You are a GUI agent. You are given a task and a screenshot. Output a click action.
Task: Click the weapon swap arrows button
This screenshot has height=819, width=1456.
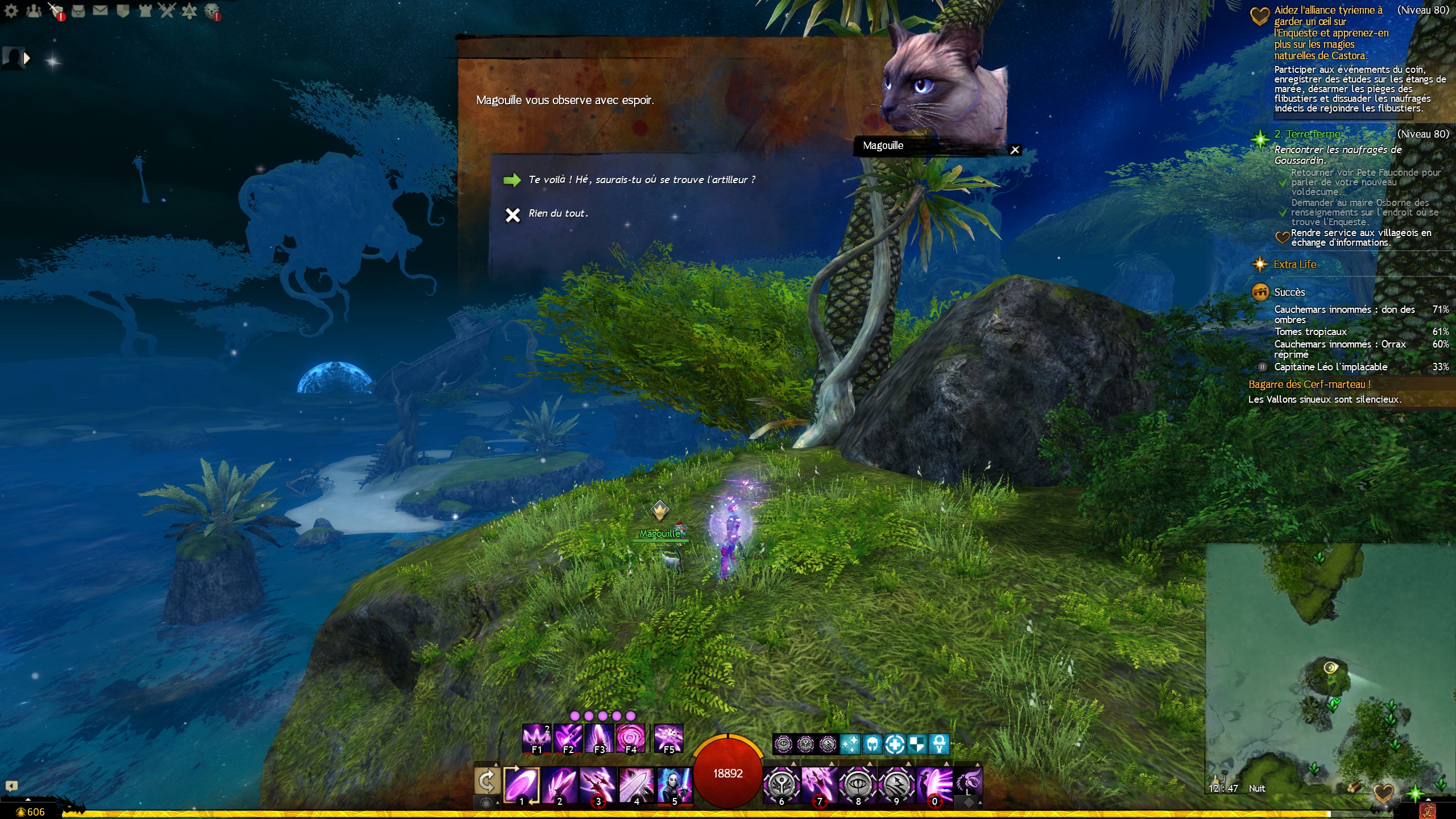pyautogui.click(x=487, y=781)
